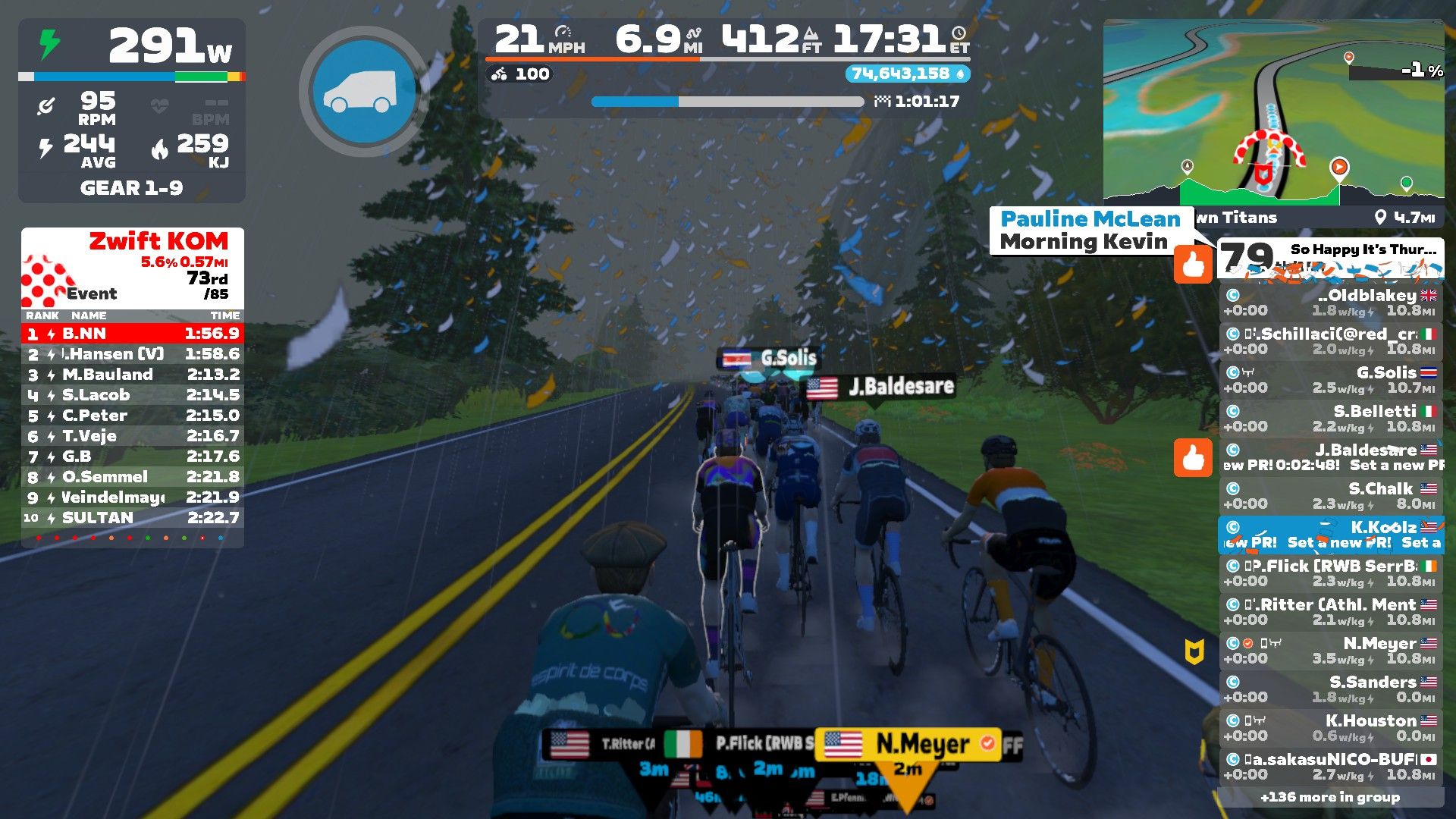The width and height of the screenshot is (1456, 819).
Task: Give Ride On next to J.Baldesare
Action: point(1193,458)
